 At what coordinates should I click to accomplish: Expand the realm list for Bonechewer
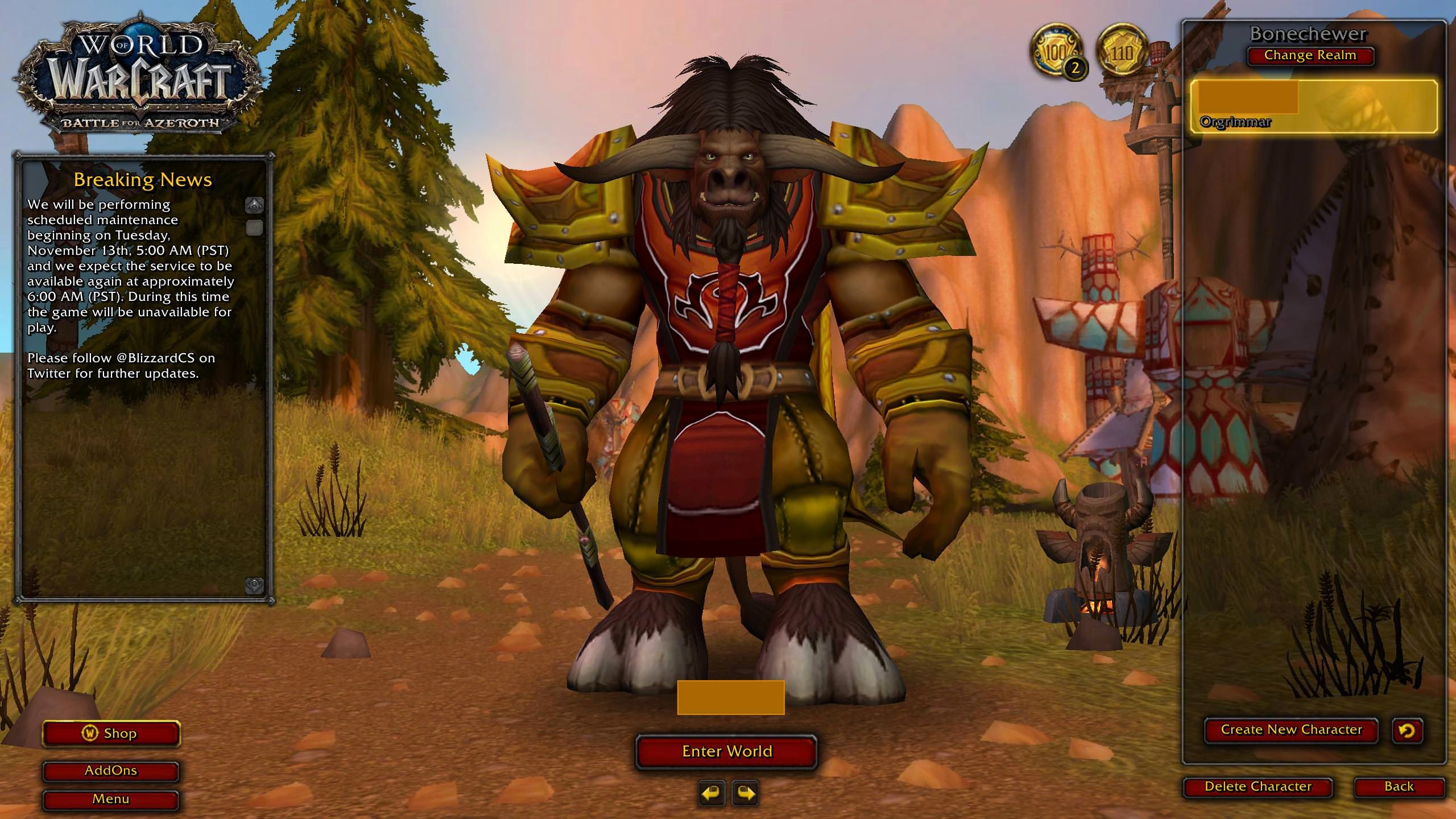point(1310,55)
